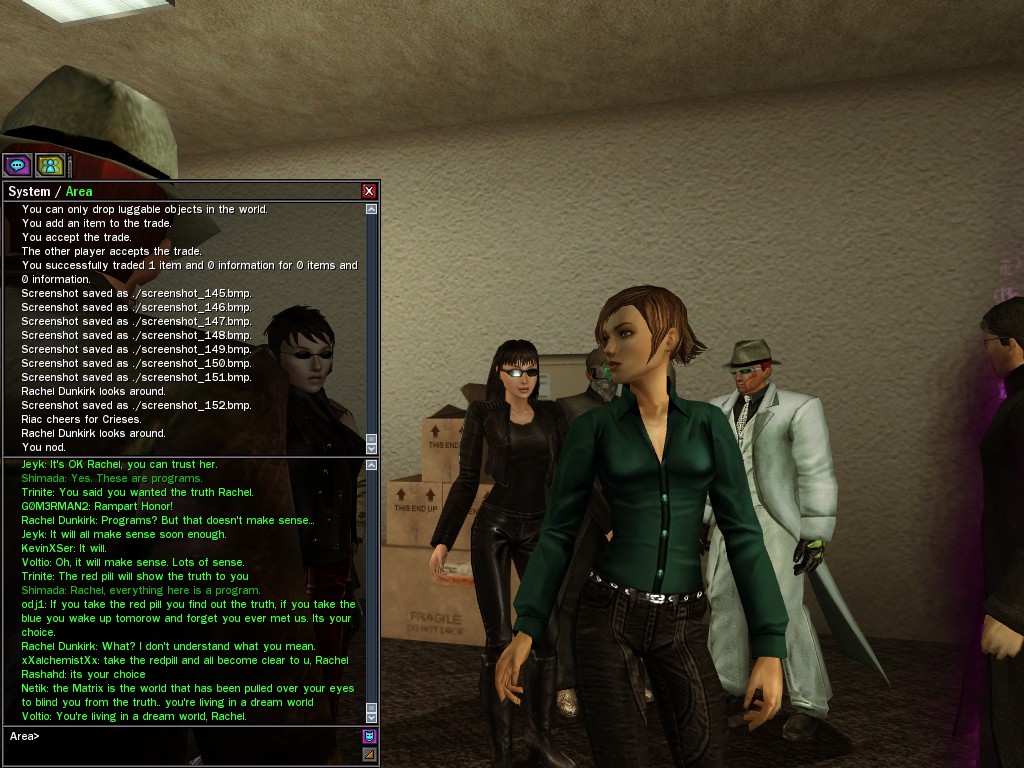Screen dimensions: 1024x768
Task: Click the system log scroll-down arrow
Action: pyautogui.click(x=372, y=447)
